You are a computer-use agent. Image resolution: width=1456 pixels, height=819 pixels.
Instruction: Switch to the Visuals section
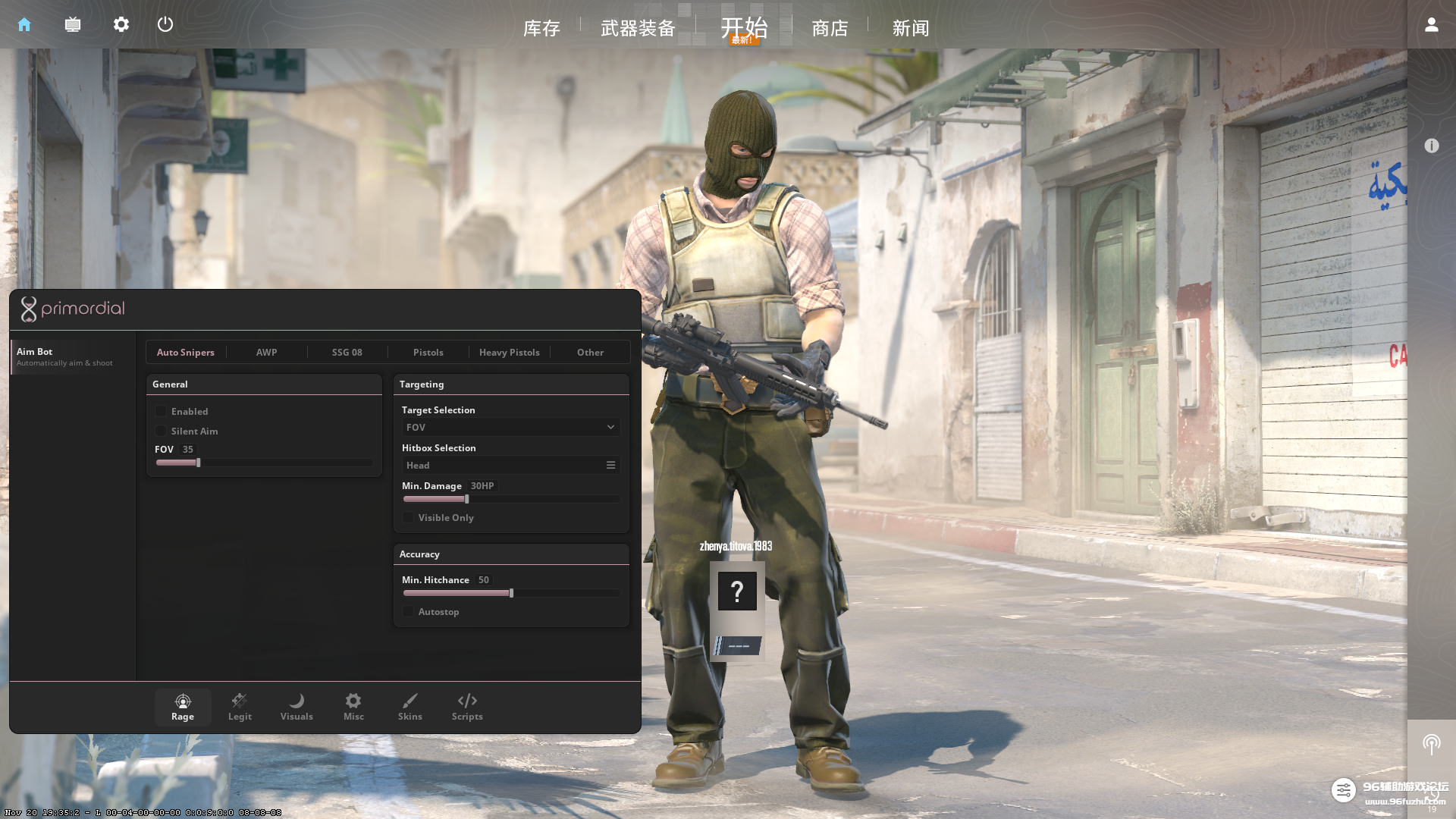click(x=297, y=707)
